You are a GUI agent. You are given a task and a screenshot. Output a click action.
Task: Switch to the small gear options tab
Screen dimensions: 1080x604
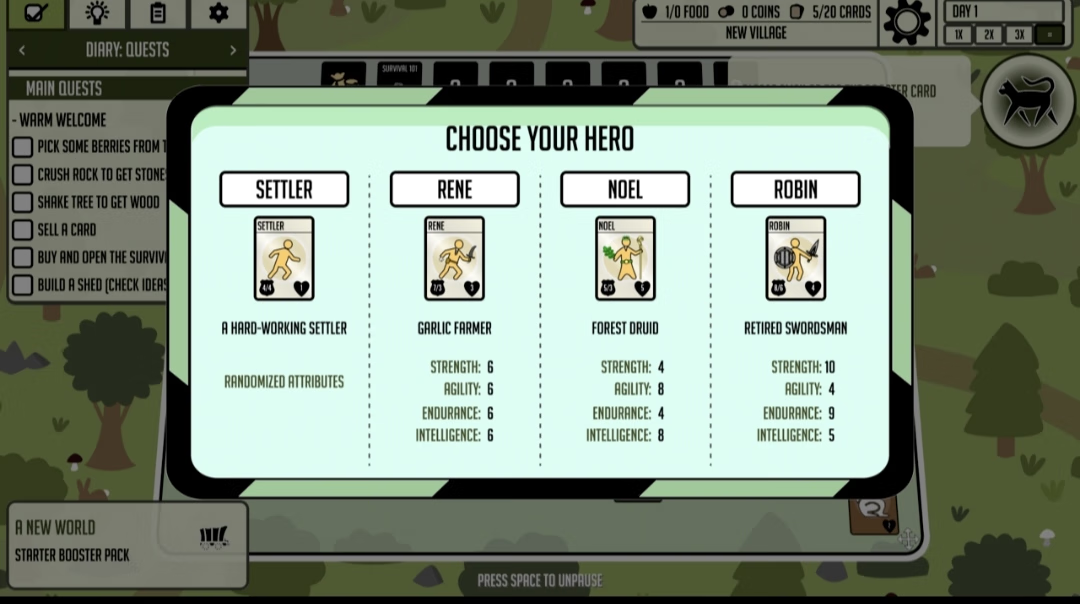[x=218, y=13]
